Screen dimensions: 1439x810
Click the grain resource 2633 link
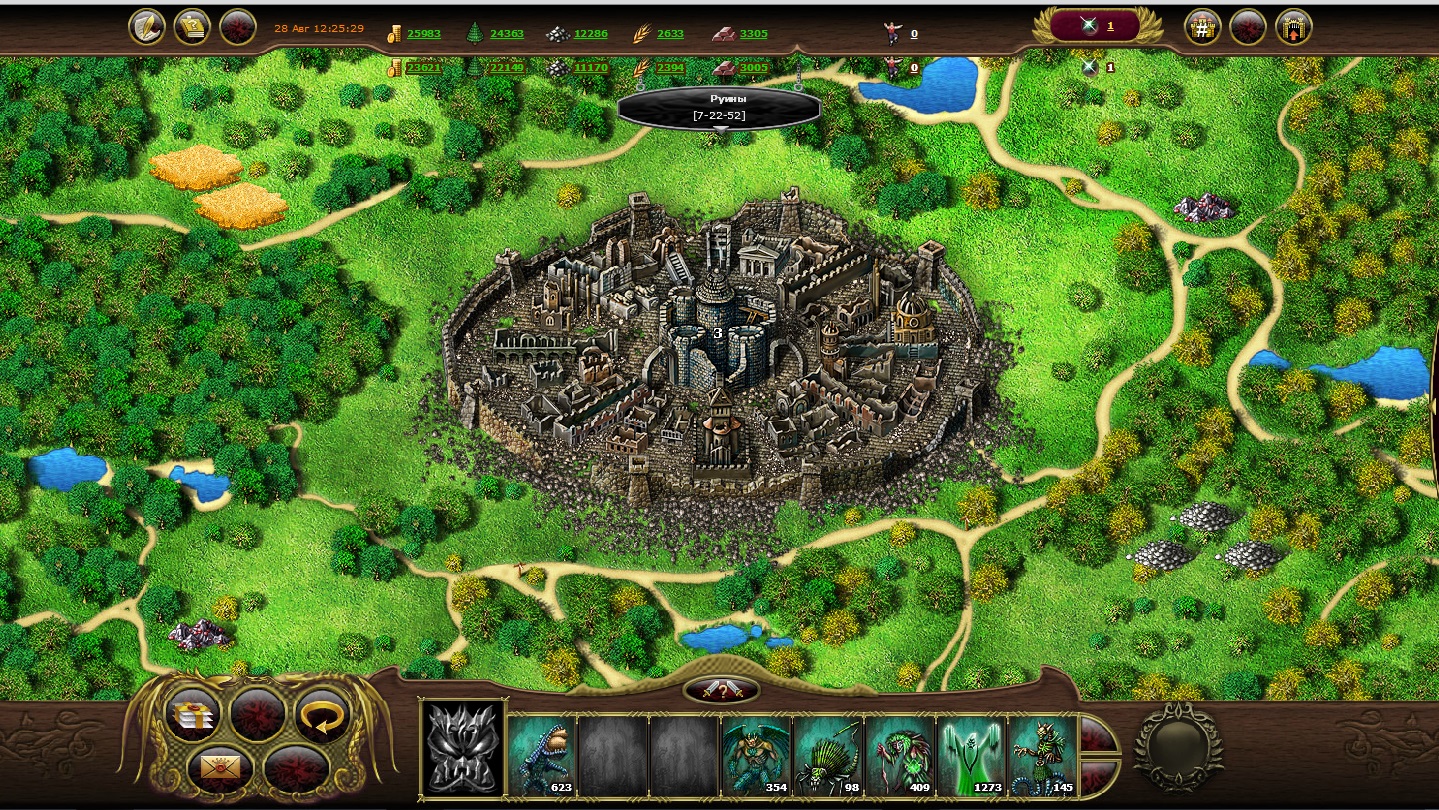click(670, 34)
